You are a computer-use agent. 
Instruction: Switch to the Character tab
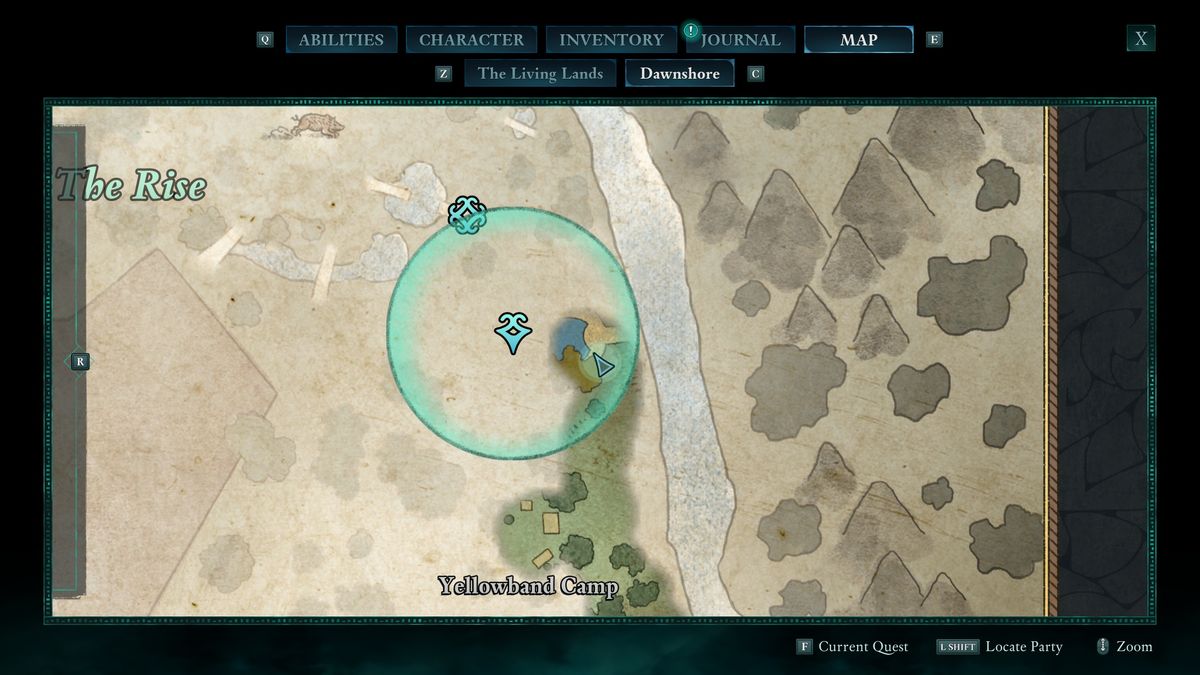point(471,40)
